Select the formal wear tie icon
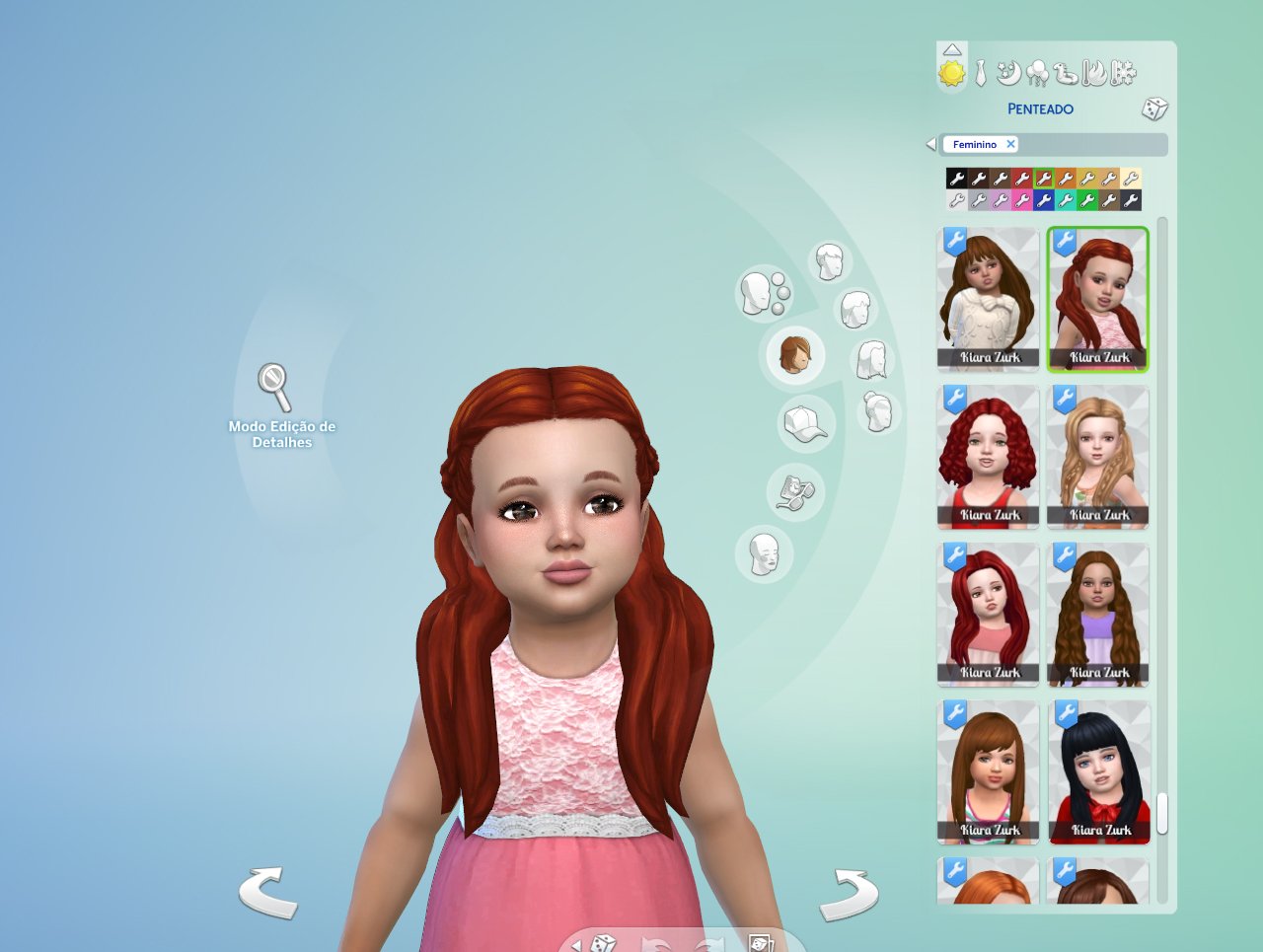Viewport: 1263px width, 952px height. [980, 71]
